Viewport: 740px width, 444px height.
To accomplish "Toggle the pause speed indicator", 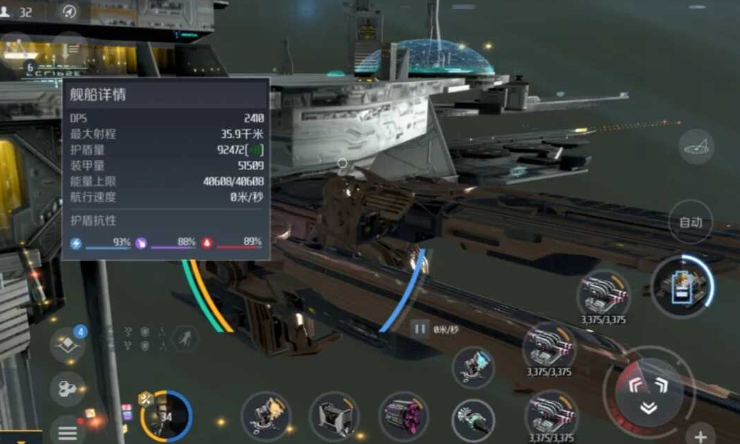I will click(420, 327).
